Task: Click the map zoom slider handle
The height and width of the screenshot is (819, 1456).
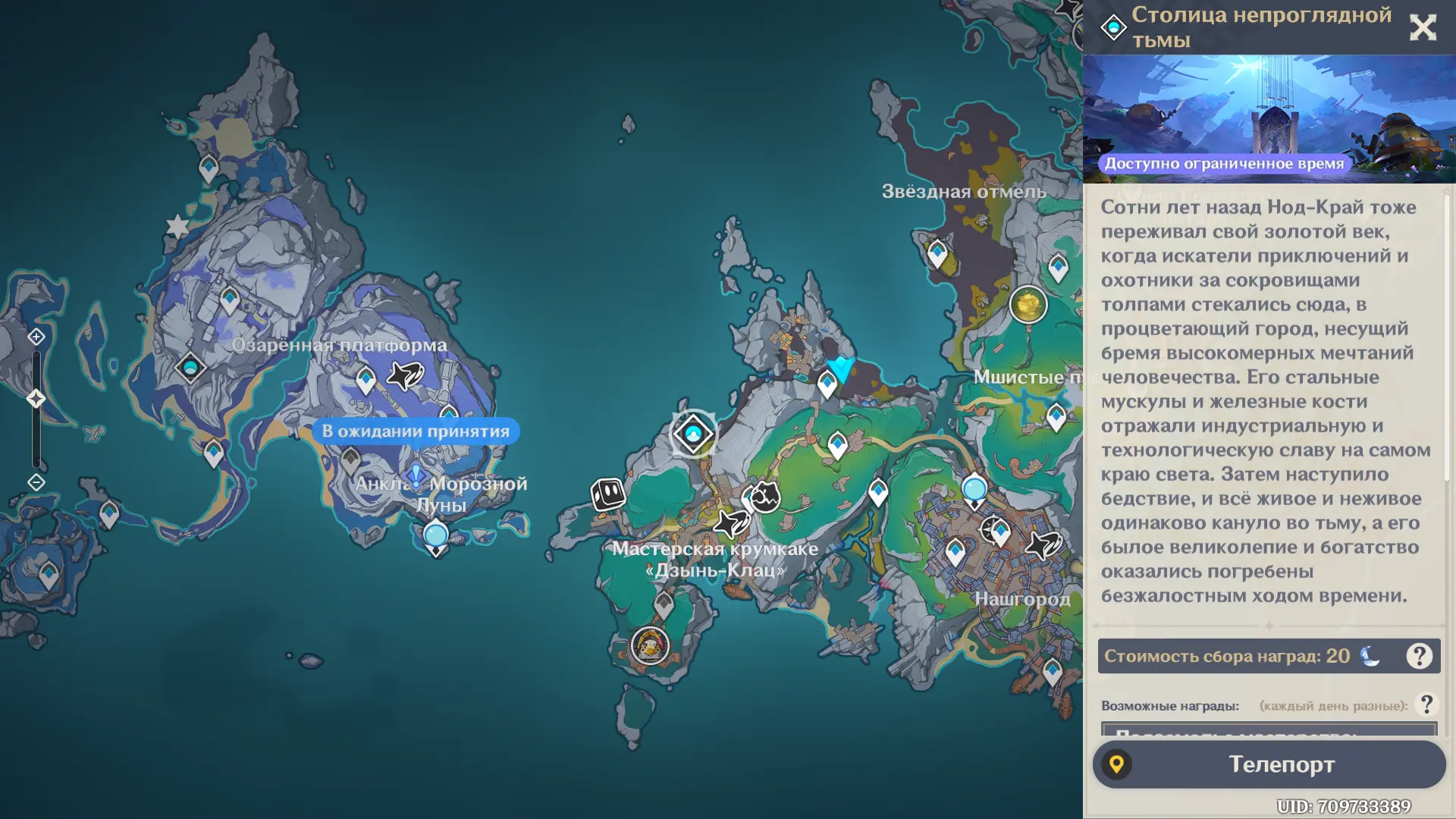Action: pyautogui.click(x=36, y=399)
